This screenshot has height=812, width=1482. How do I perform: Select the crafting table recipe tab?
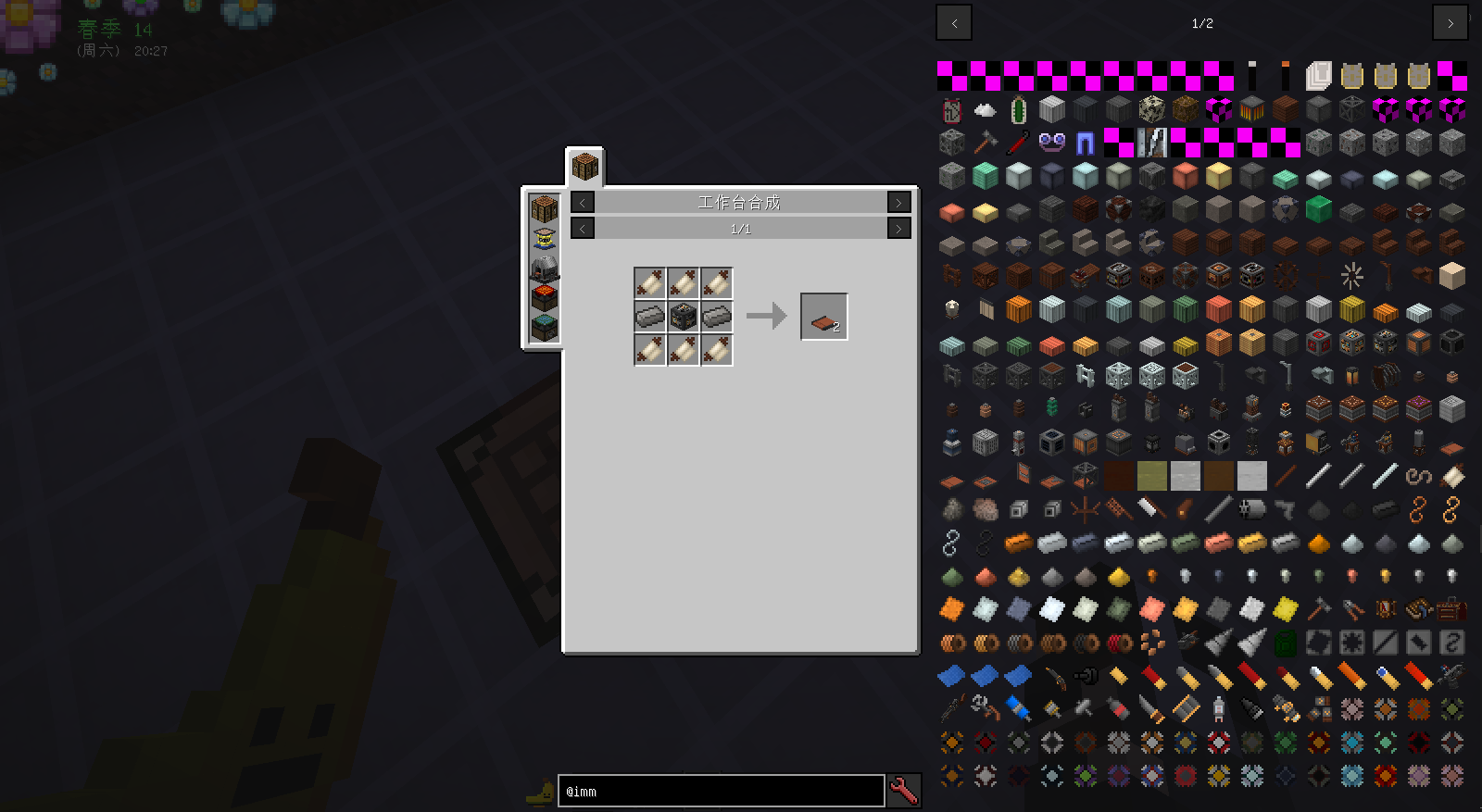[x=584, y=168]
